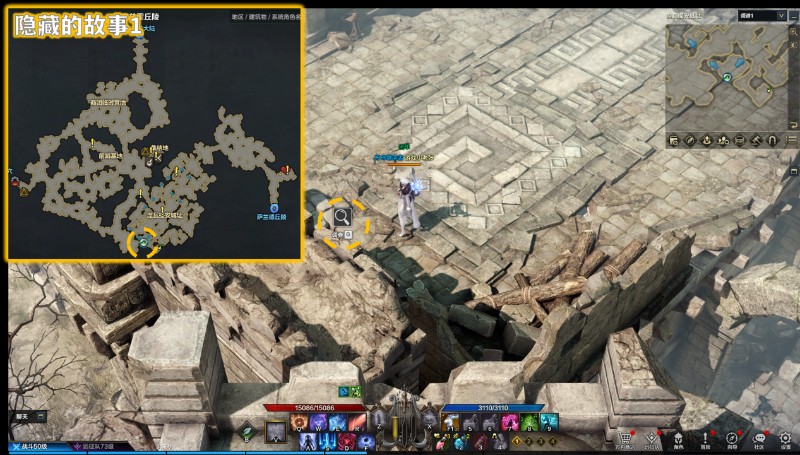Screen dimensions: 800x455
Task: Open the shopping cart store menu
Action: 626,438
